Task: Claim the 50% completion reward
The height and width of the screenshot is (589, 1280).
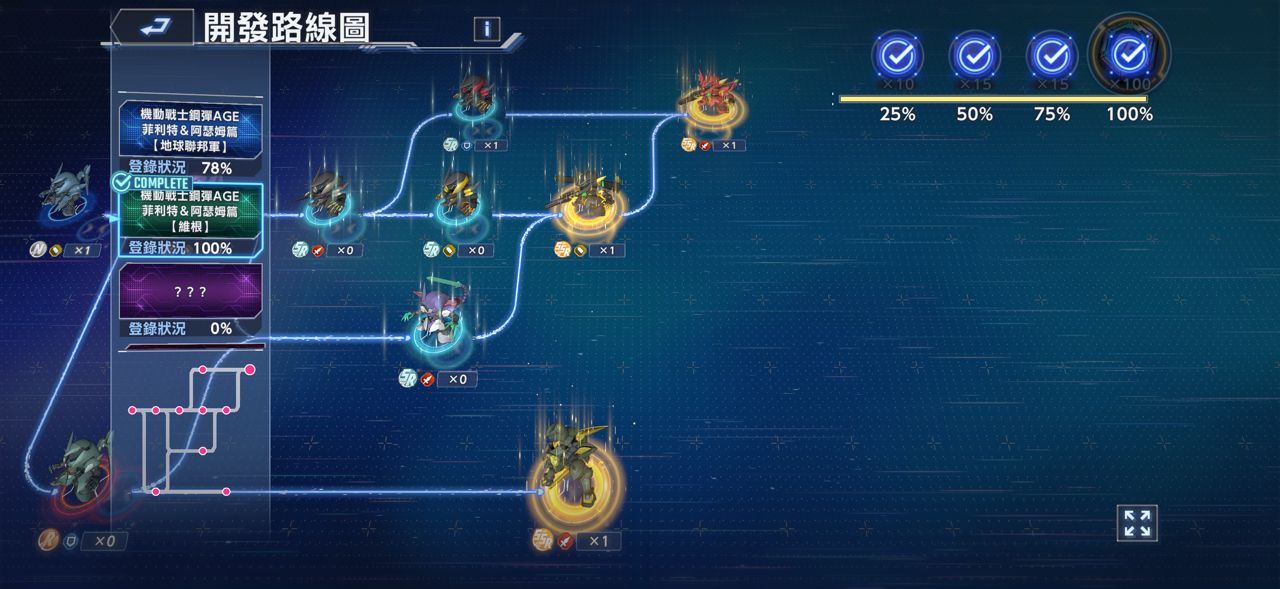Action: tap(974, 57)
